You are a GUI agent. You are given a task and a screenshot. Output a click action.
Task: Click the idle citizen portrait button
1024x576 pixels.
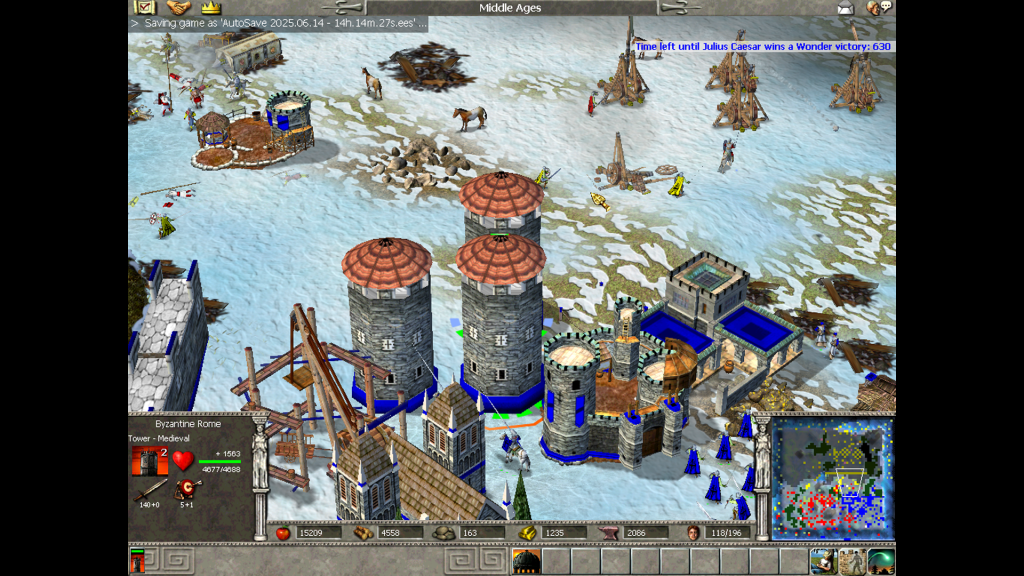[x=824, y=561]
